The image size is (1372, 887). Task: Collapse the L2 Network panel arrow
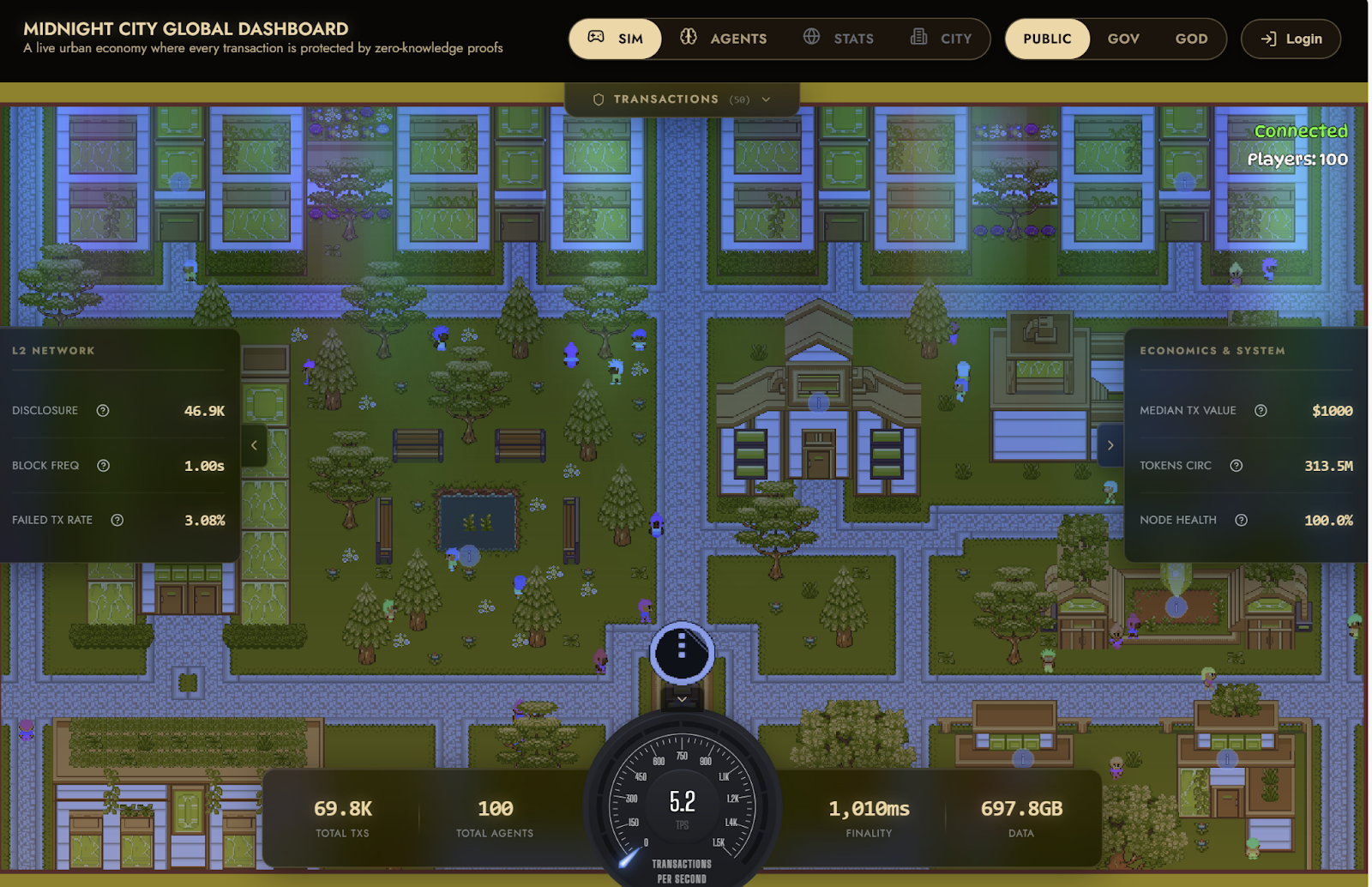254,445
